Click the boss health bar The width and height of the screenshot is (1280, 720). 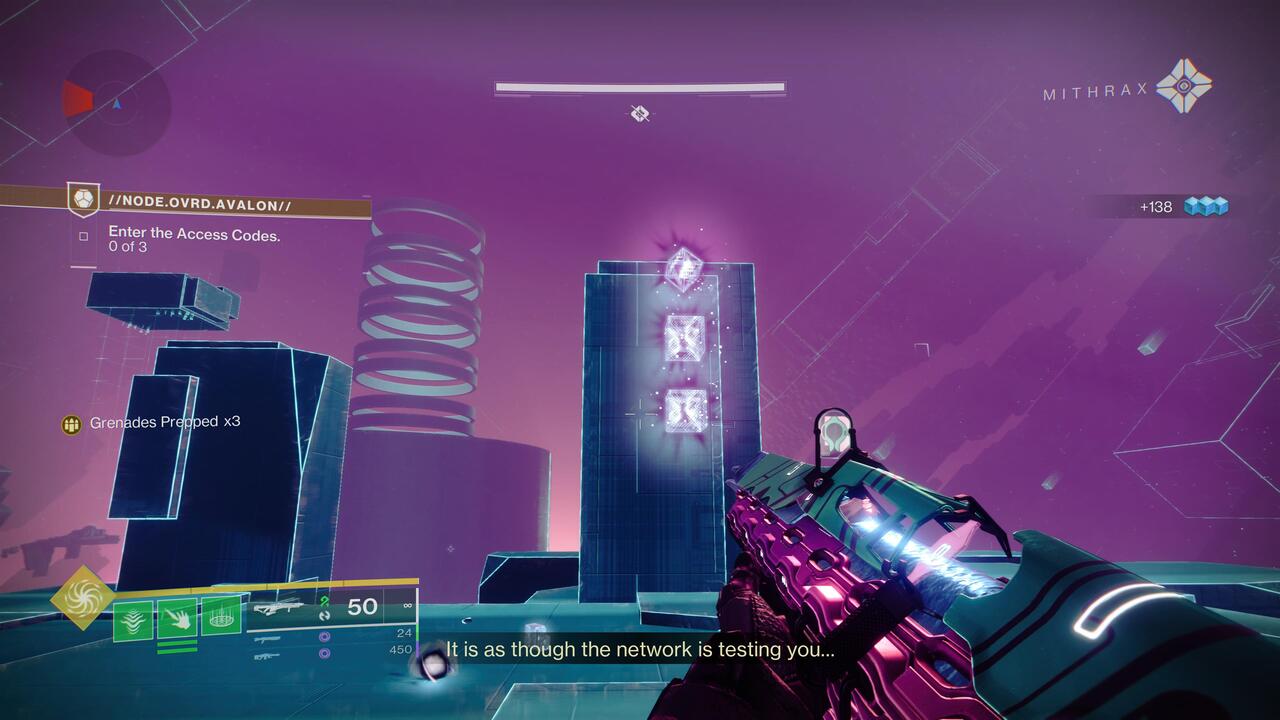(x=638, y=88)
